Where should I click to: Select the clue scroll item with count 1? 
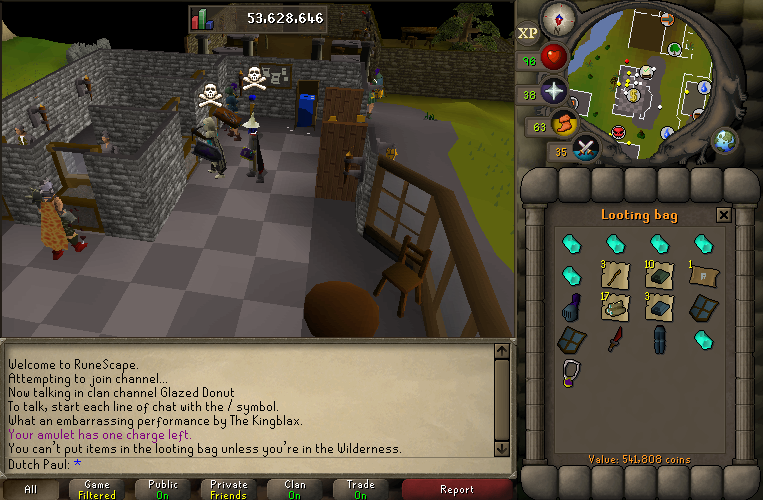[704, 274]
